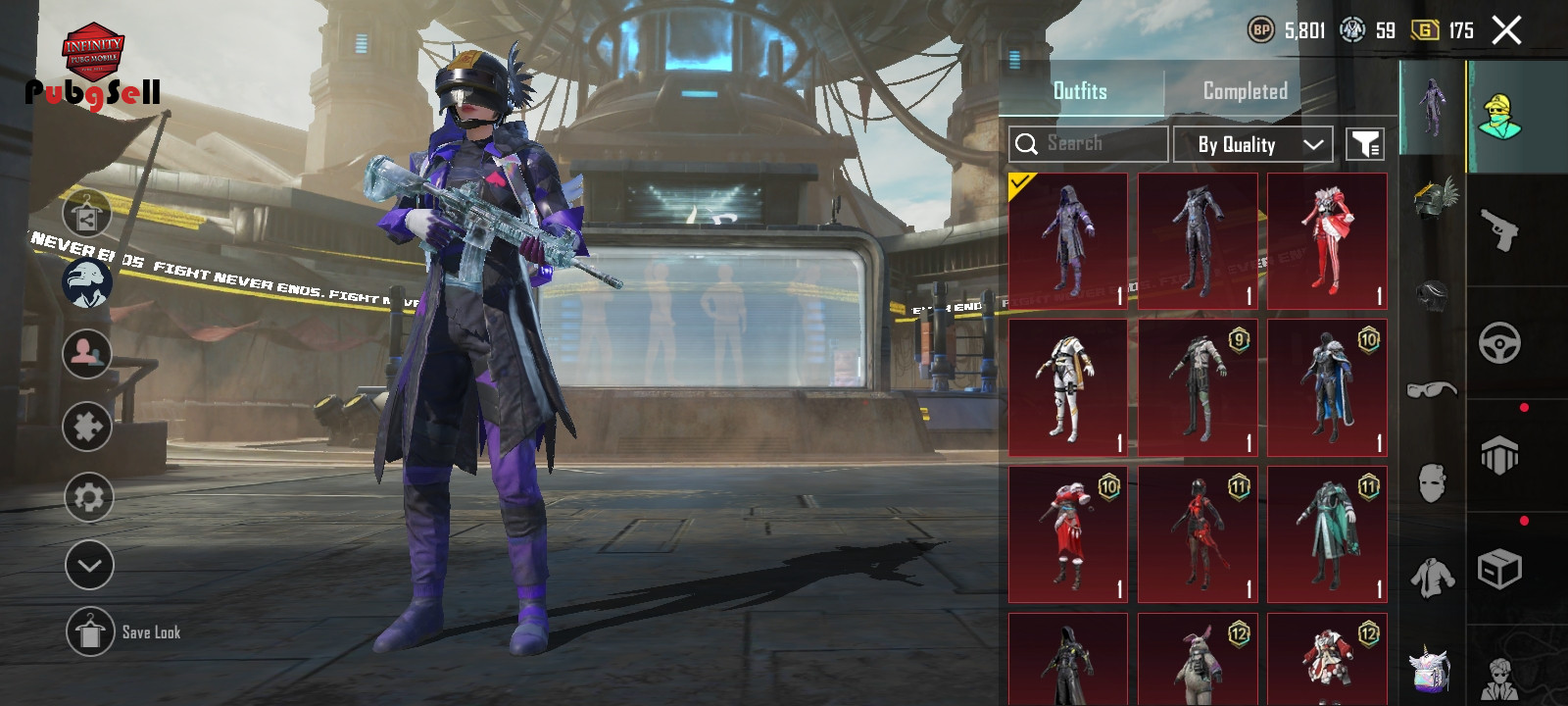Screen dimensions: 1568x706
Task: Open the By Quality sort dropdown
Action: point(1252,144)
